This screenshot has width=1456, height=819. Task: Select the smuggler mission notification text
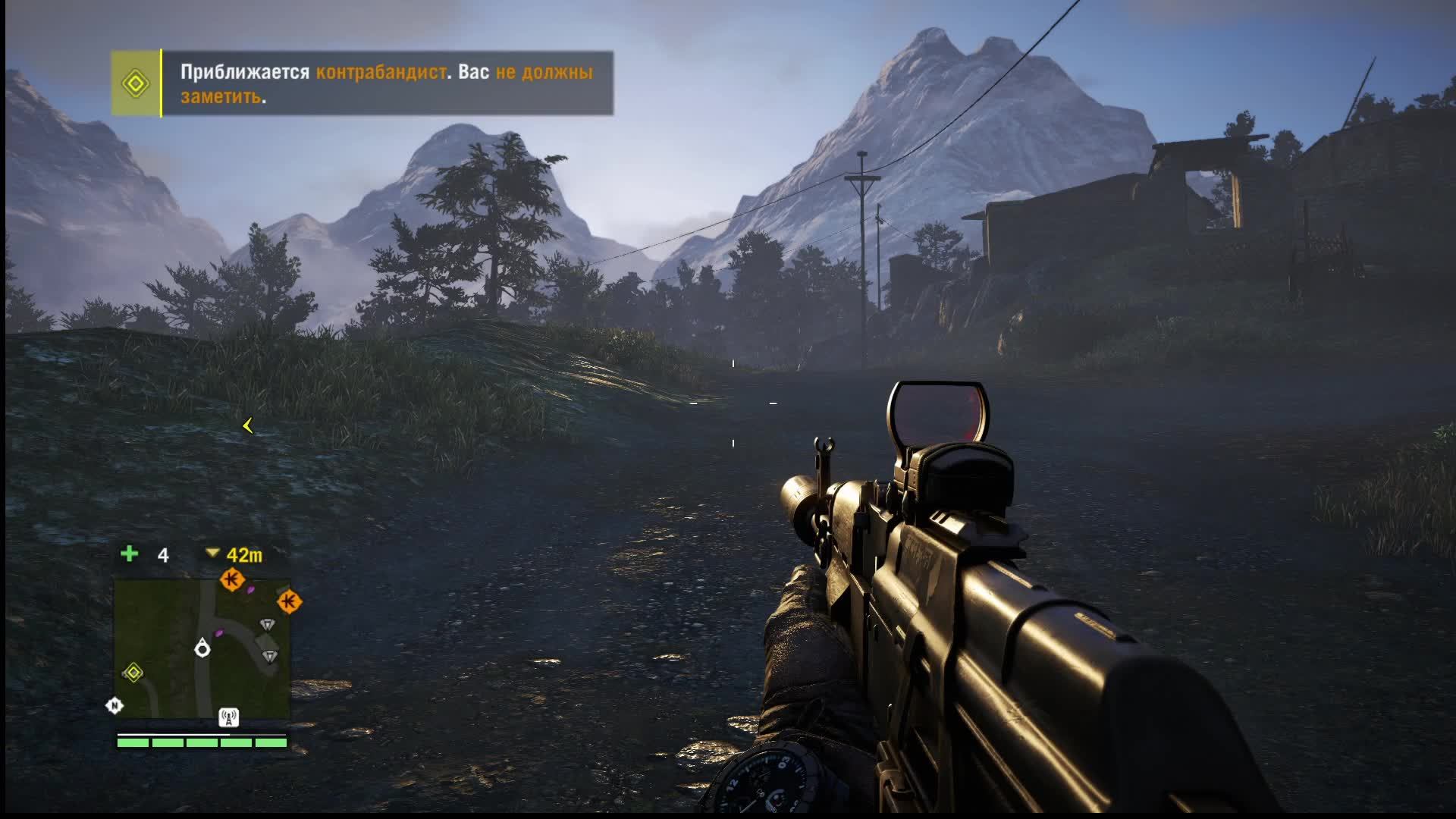pyautogui.click(x=386, y=83)
